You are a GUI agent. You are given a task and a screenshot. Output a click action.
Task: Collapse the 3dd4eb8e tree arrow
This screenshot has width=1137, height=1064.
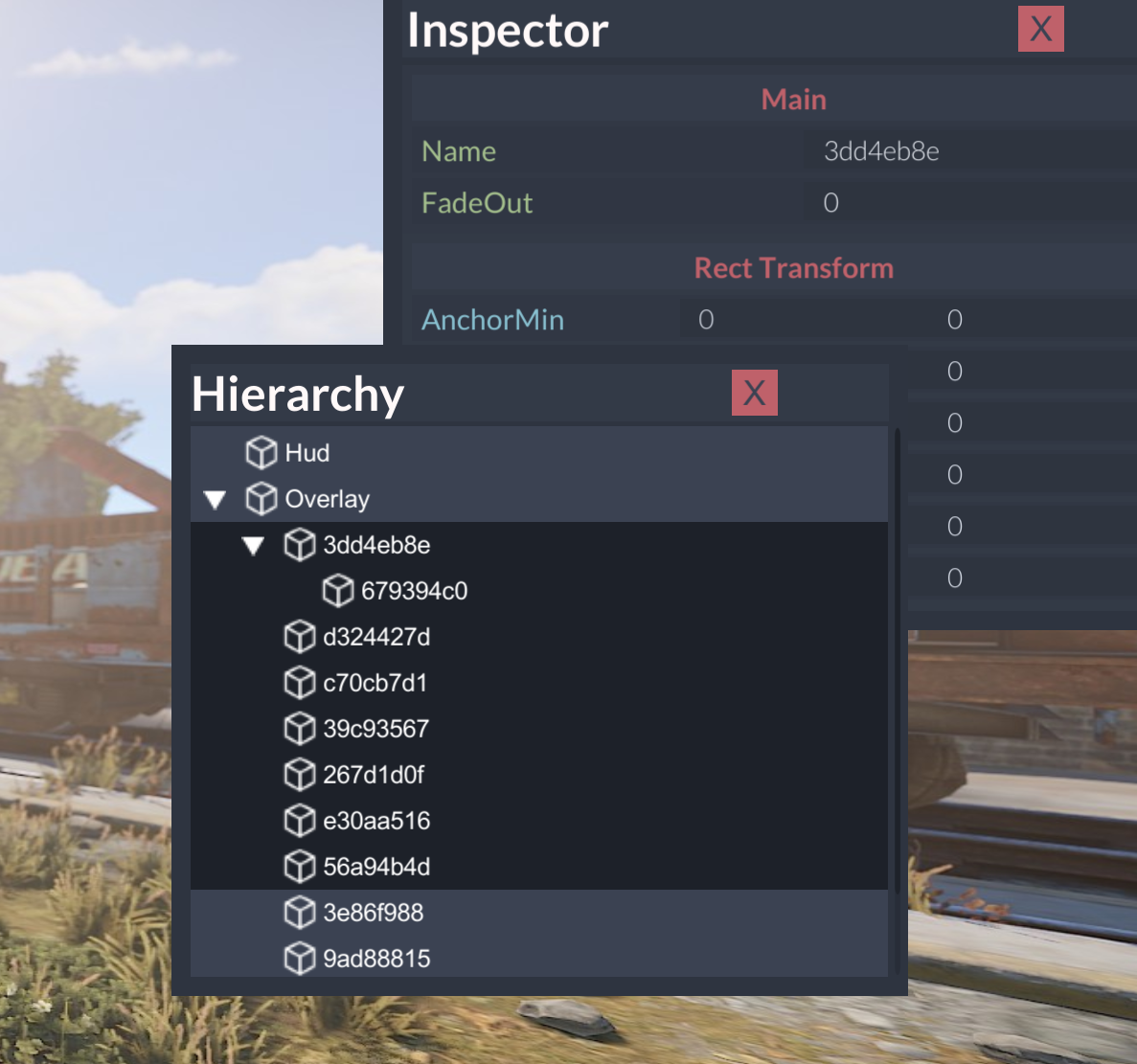click(253, 546)
